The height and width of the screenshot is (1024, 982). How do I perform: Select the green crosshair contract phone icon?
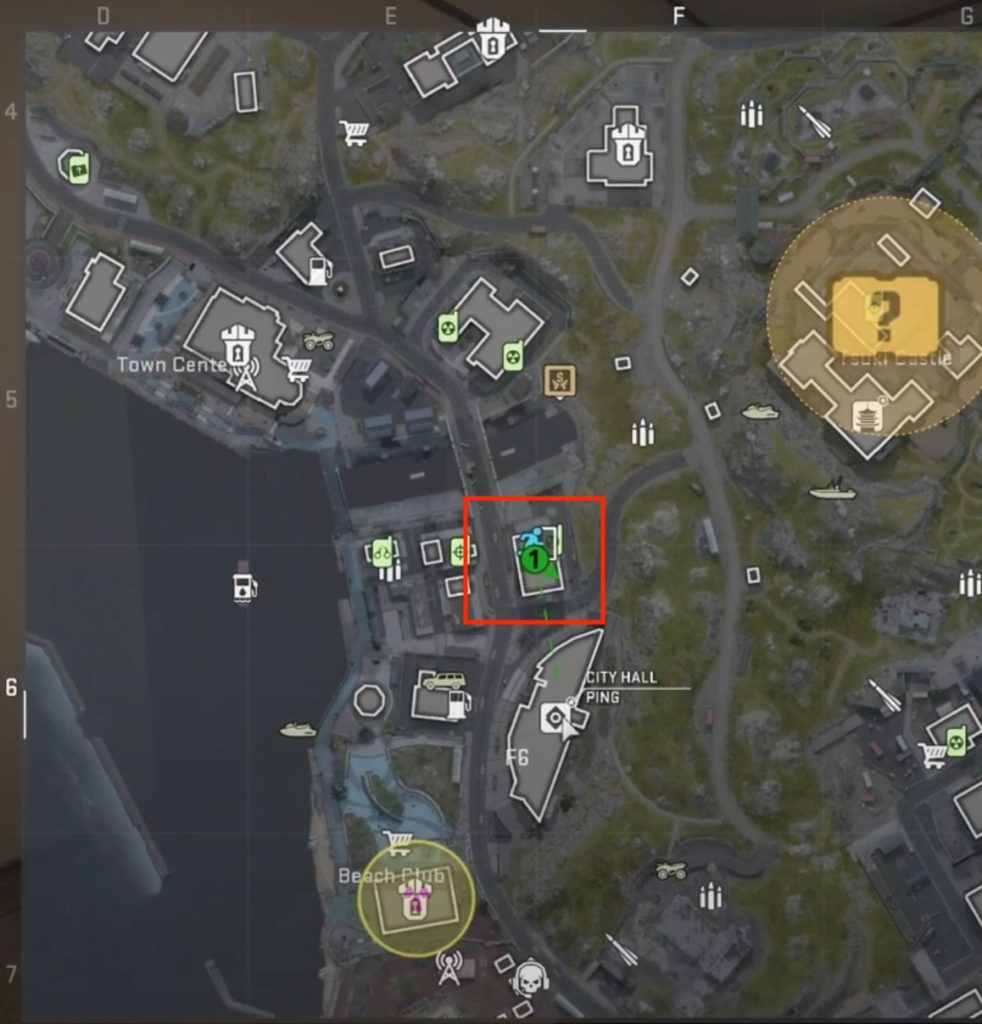point(460,550)
